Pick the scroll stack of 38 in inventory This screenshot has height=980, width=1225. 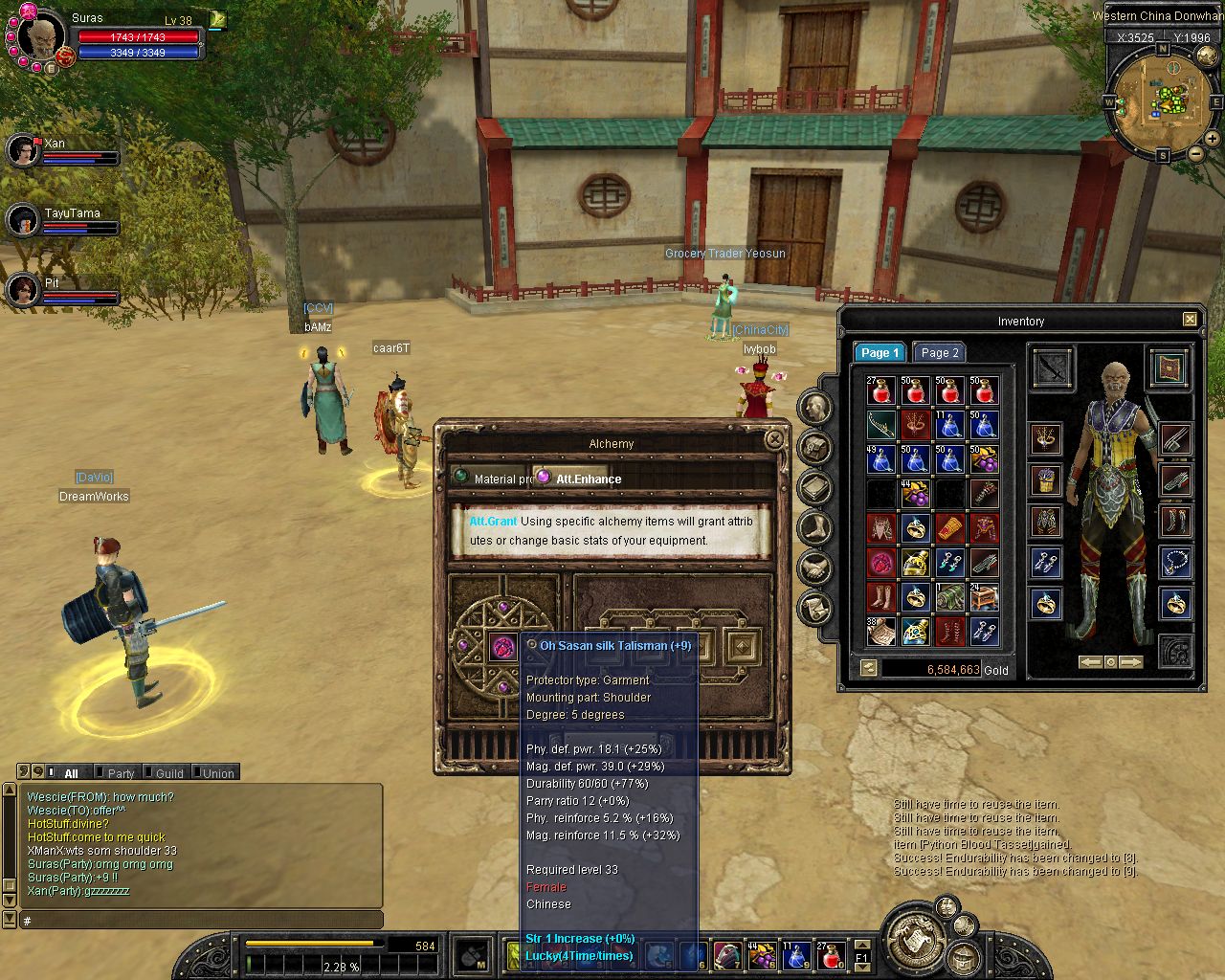pyautogui.click(x=880, y=632)
